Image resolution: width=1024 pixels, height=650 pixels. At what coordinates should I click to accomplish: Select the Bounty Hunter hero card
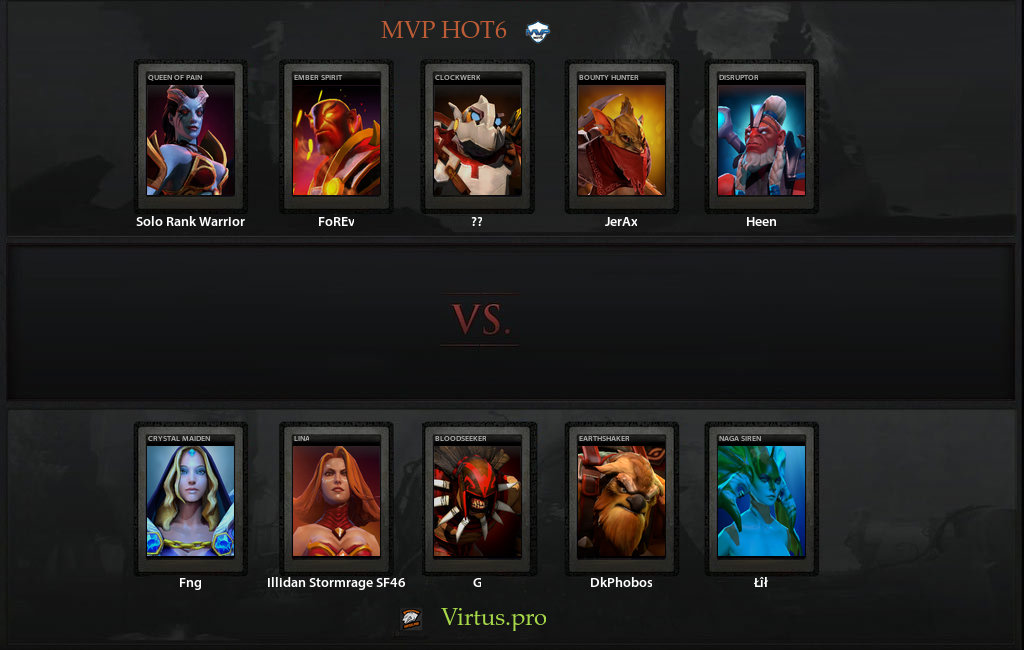point(621,139)
